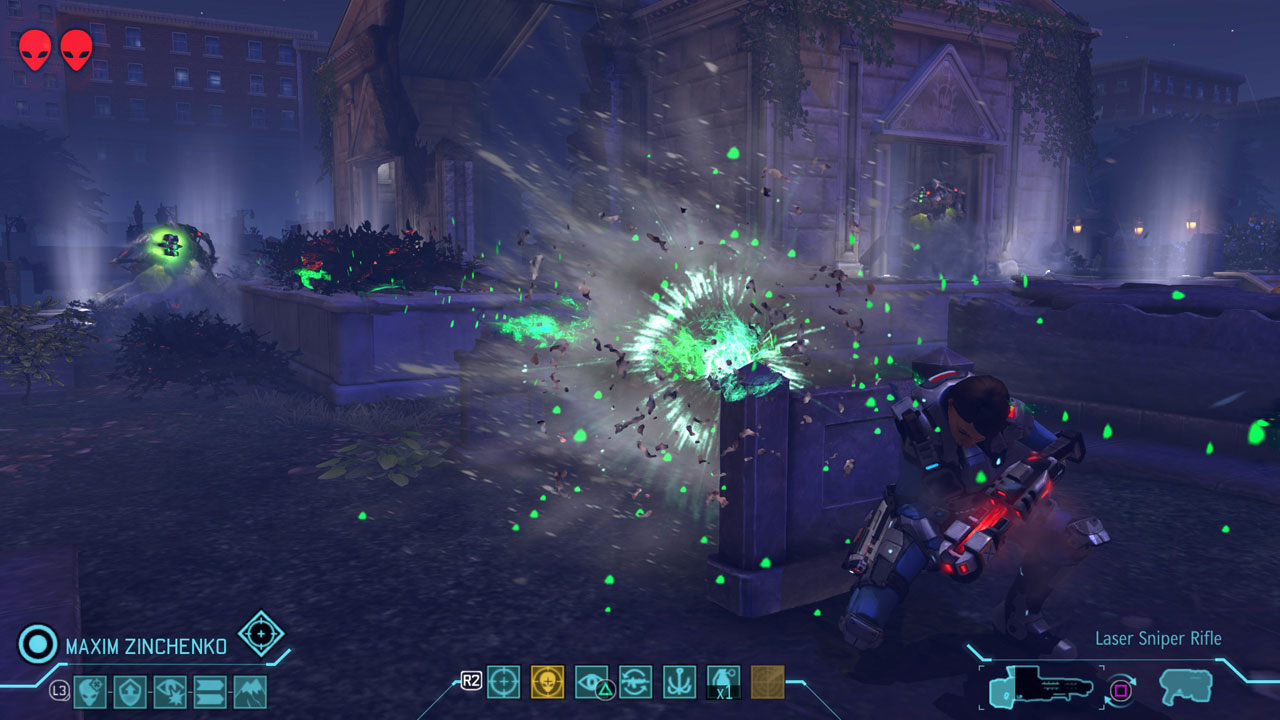Use the grapple hook ability
This screenshot has width=1280, height=720.
[x=679, y=682]
